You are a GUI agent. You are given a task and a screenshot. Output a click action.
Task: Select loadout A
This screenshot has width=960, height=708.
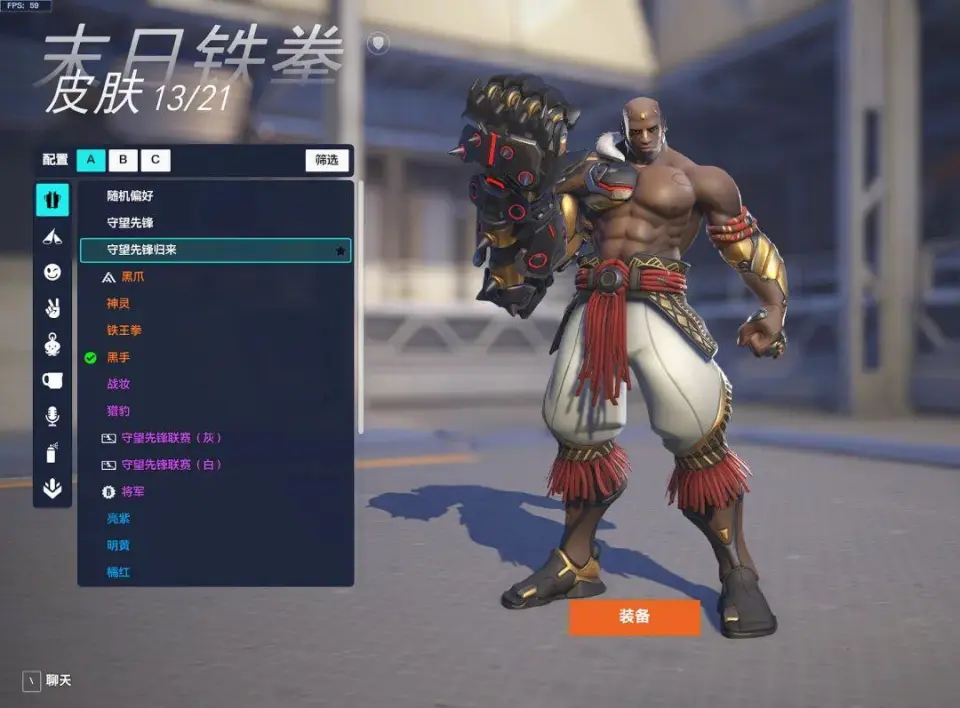[x=91, y=159]
